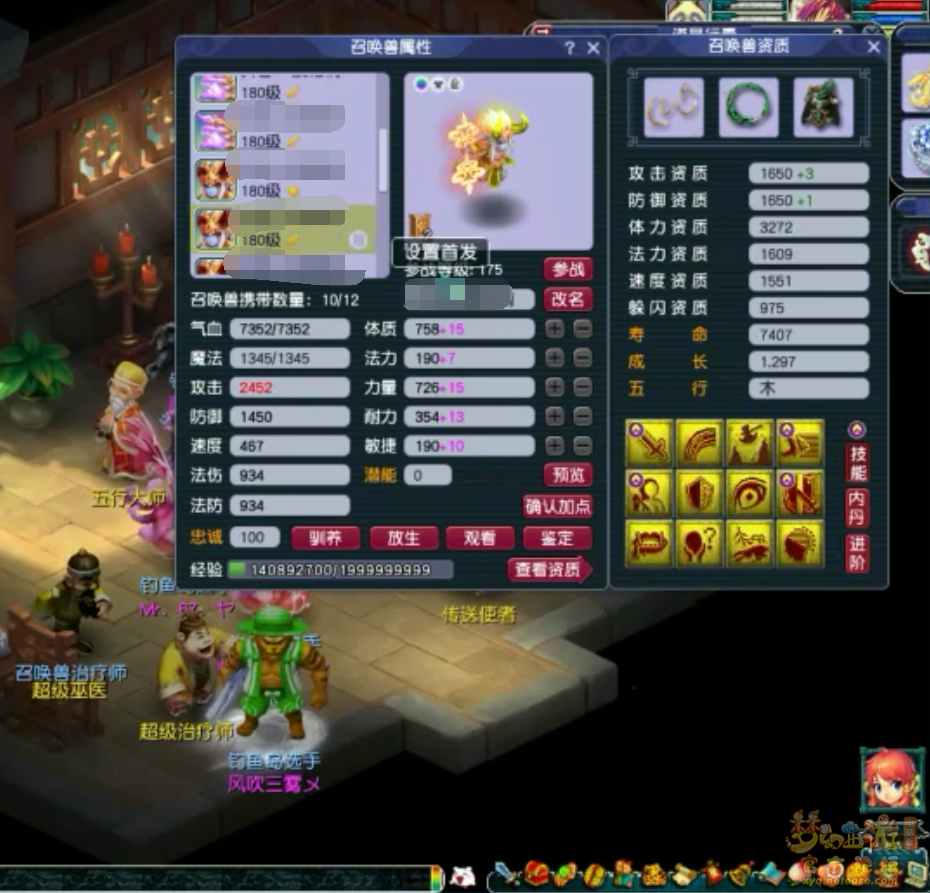Close the 召唤兽资质 panel

pos(873,47)
